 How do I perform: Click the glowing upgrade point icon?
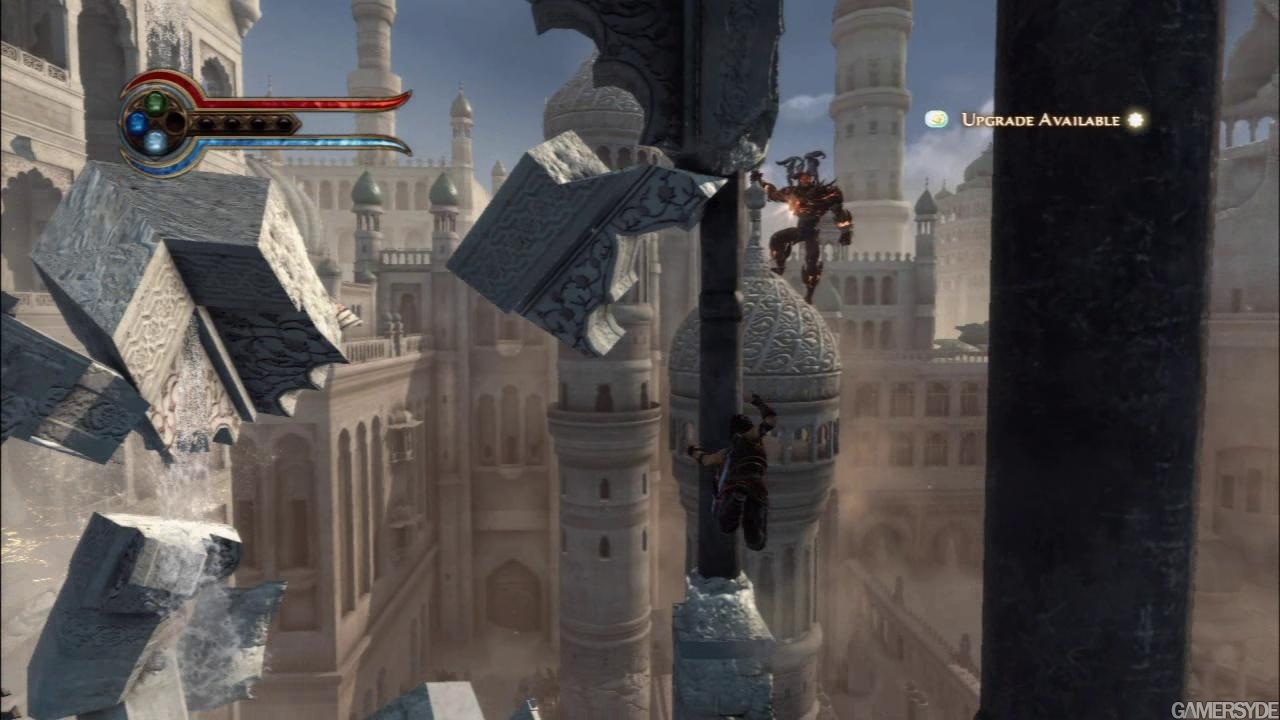[1135, 120]
